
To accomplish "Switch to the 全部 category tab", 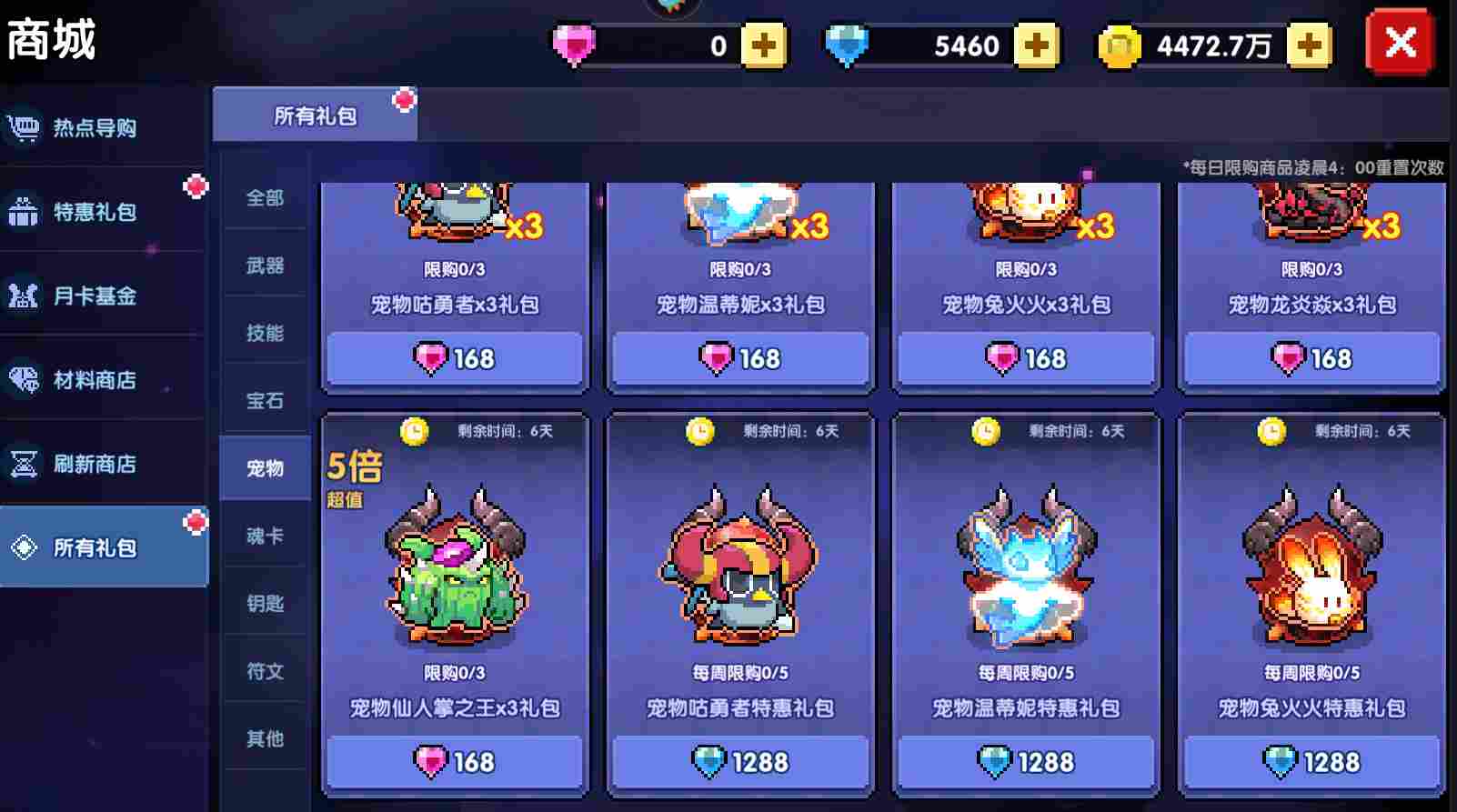I will click(x=264, y=197).
